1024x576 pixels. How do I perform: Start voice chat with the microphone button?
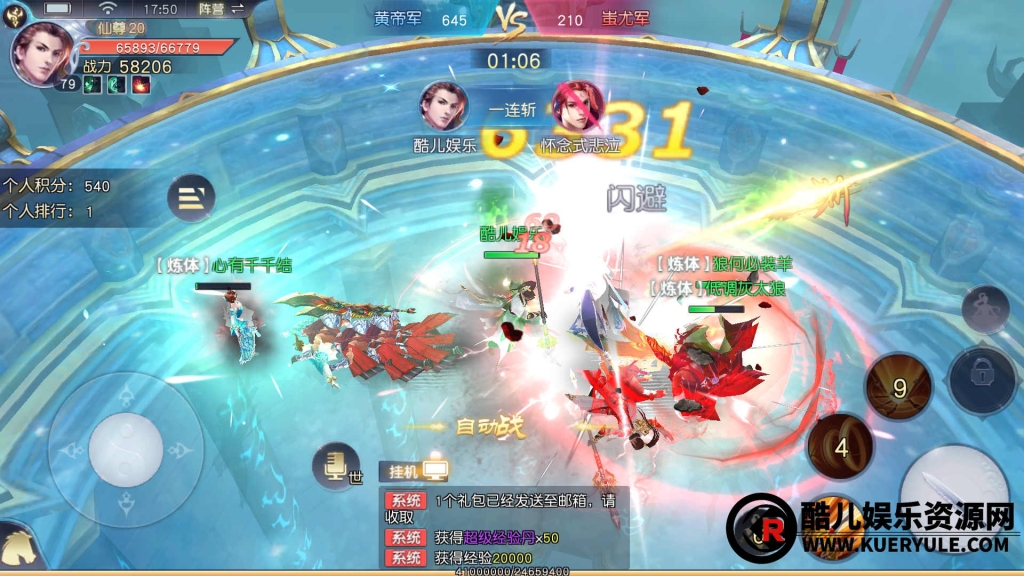coord(335,465)
